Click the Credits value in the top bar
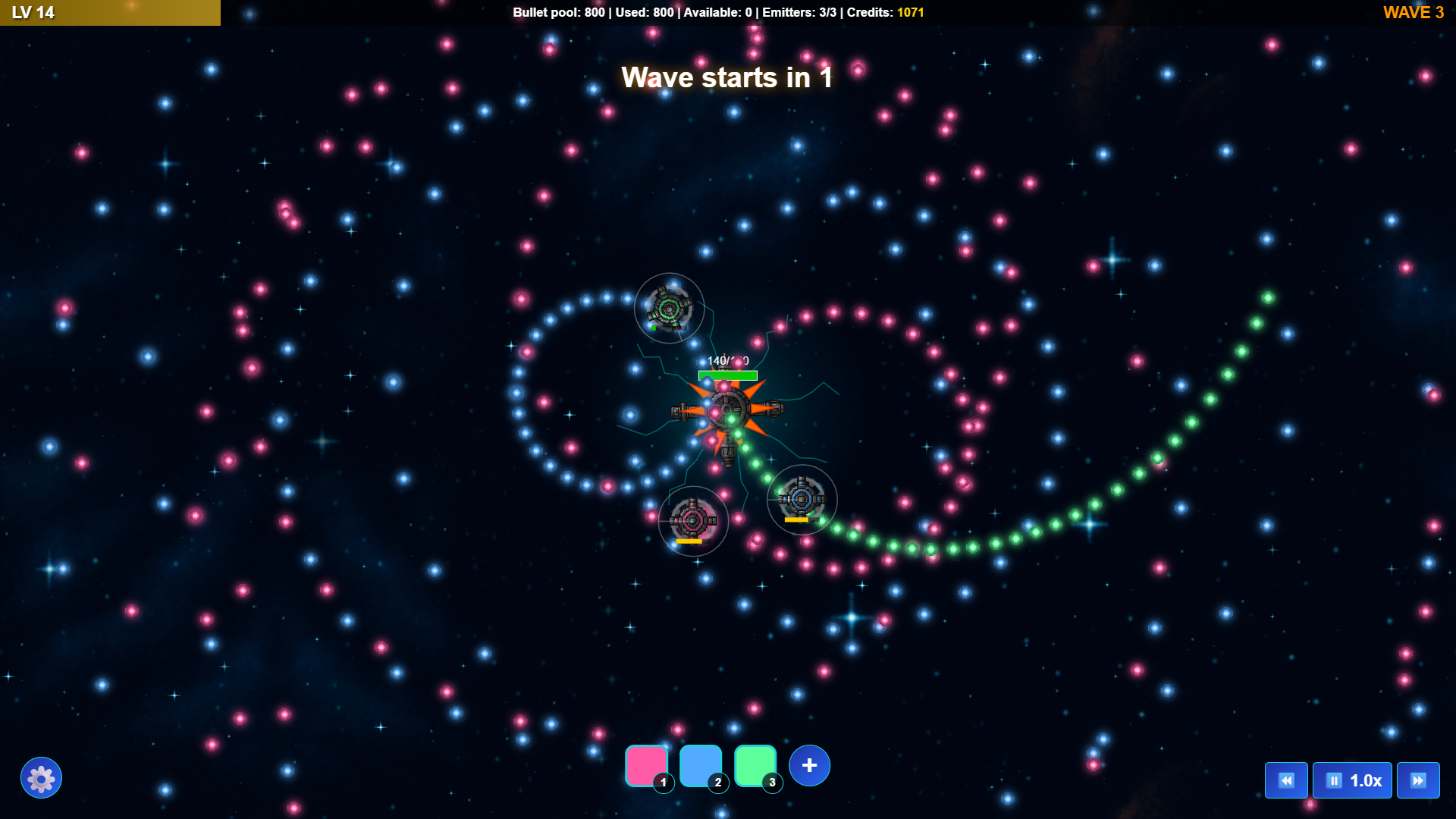Screen dimensions: 1456x819 tap(908, 12)
